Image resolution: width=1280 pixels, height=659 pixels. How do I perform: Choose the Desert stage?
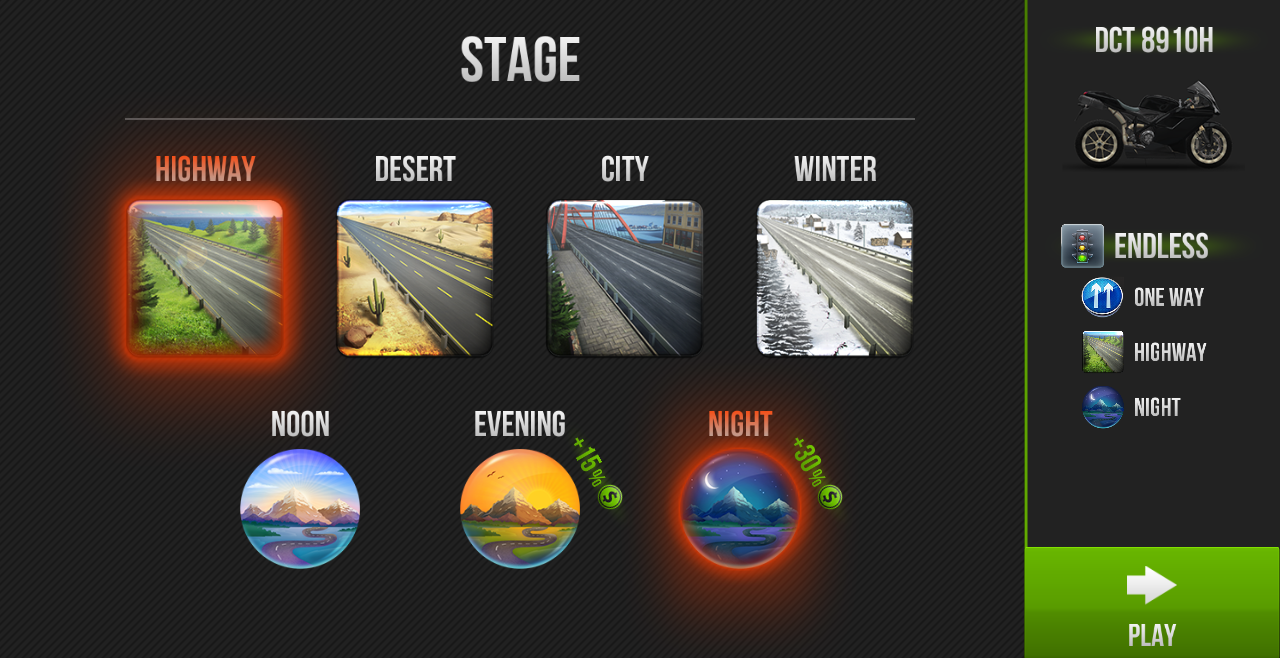coord(415,278)
